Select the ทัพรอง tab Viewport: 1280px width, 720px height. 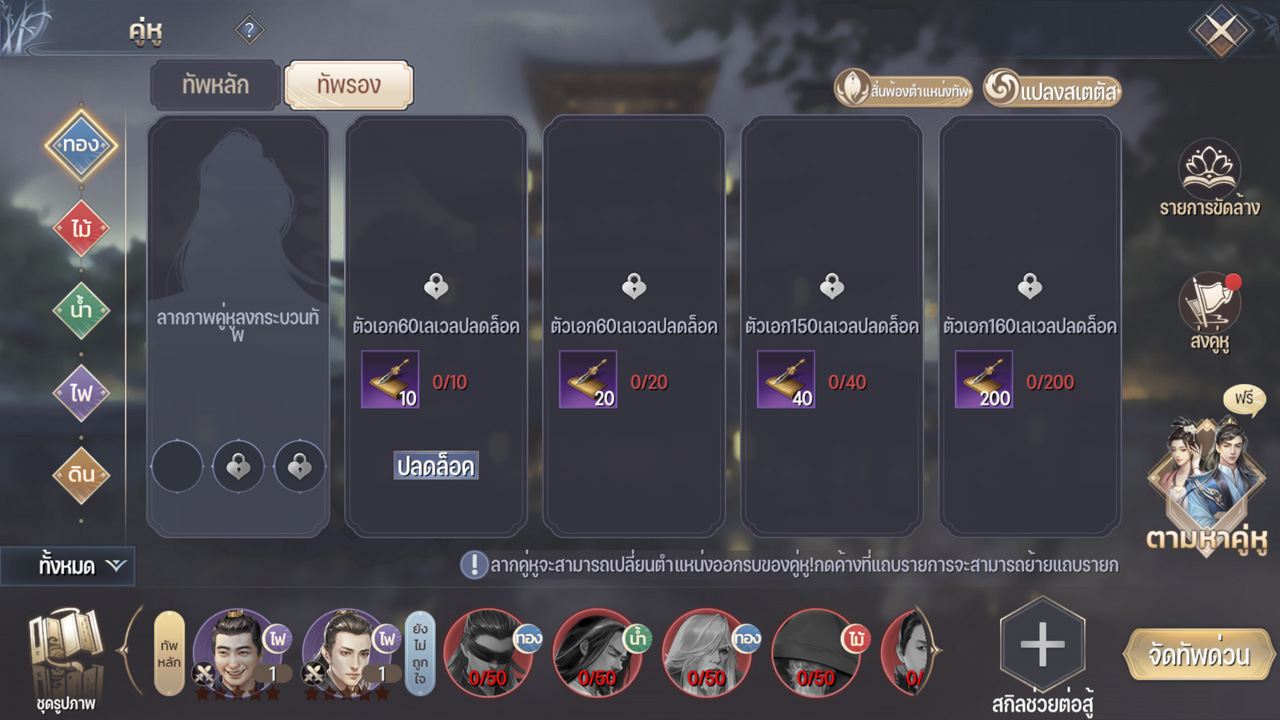348,86
